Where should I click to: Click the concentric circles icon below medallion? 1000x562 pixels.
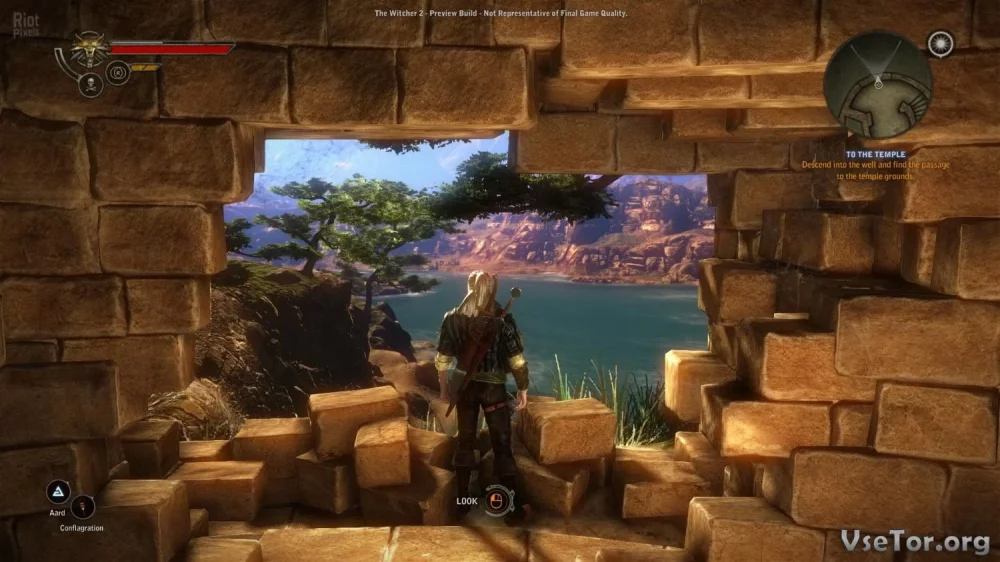[117, 72]
